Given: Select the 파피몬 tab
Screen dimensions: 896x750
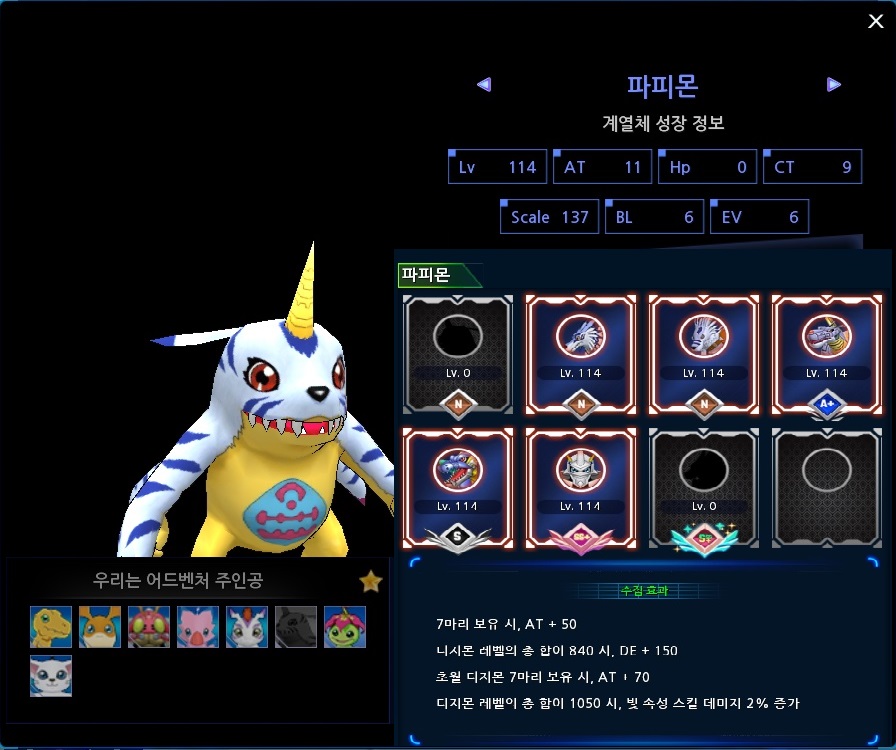Looking at the screenshot, I should pos(427,274).
